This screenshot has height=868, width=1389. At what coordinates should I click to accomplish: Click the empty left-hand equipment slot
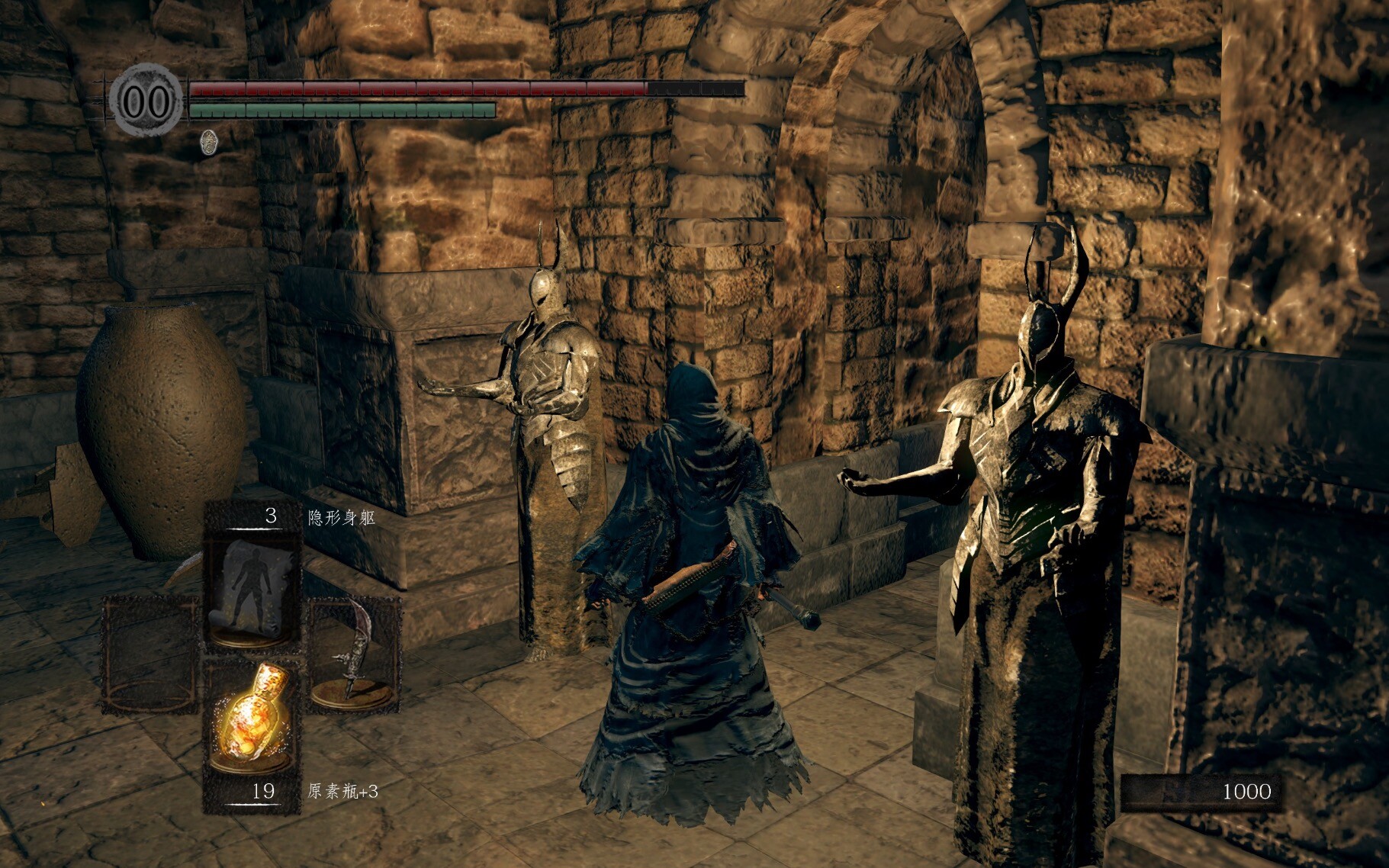pyautogui.click(x=150, y=654)
